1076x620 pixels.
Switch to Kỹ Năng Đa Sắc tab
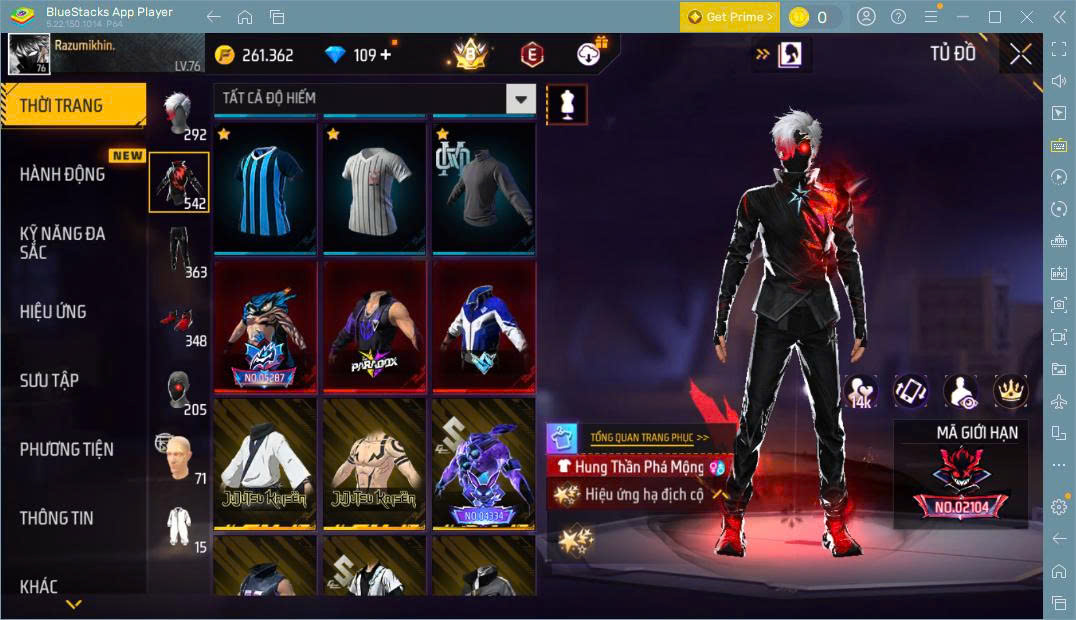(62, 242)
